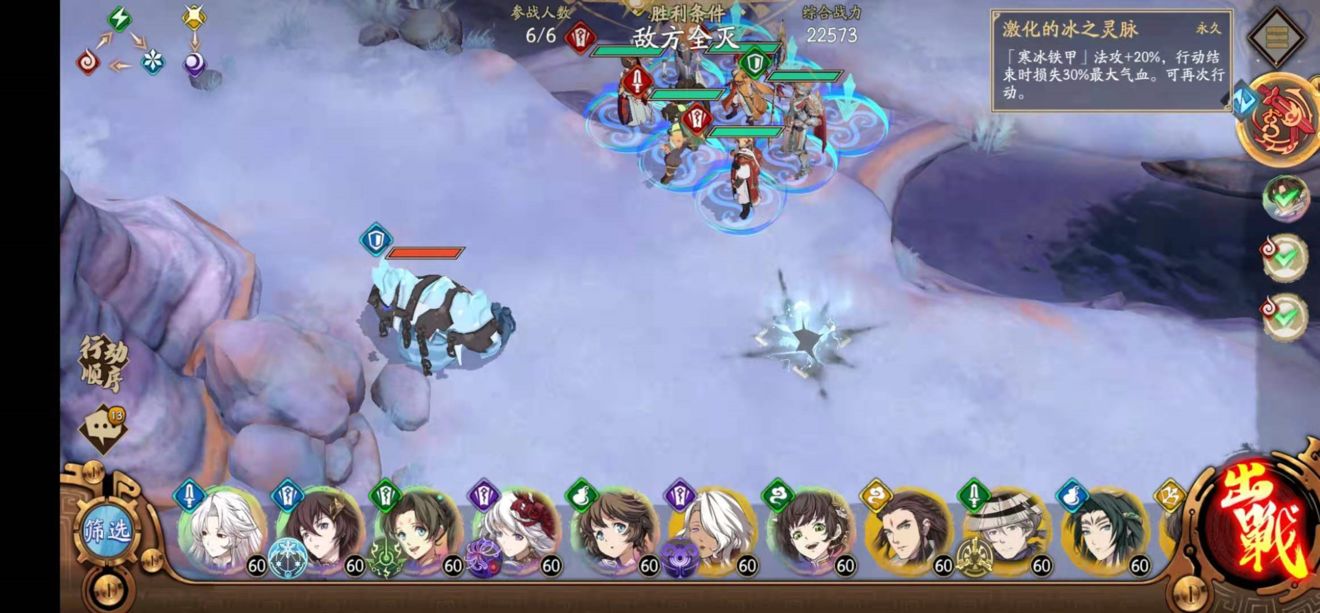Open the 筛选 hero filter

[x=106, y=531]
